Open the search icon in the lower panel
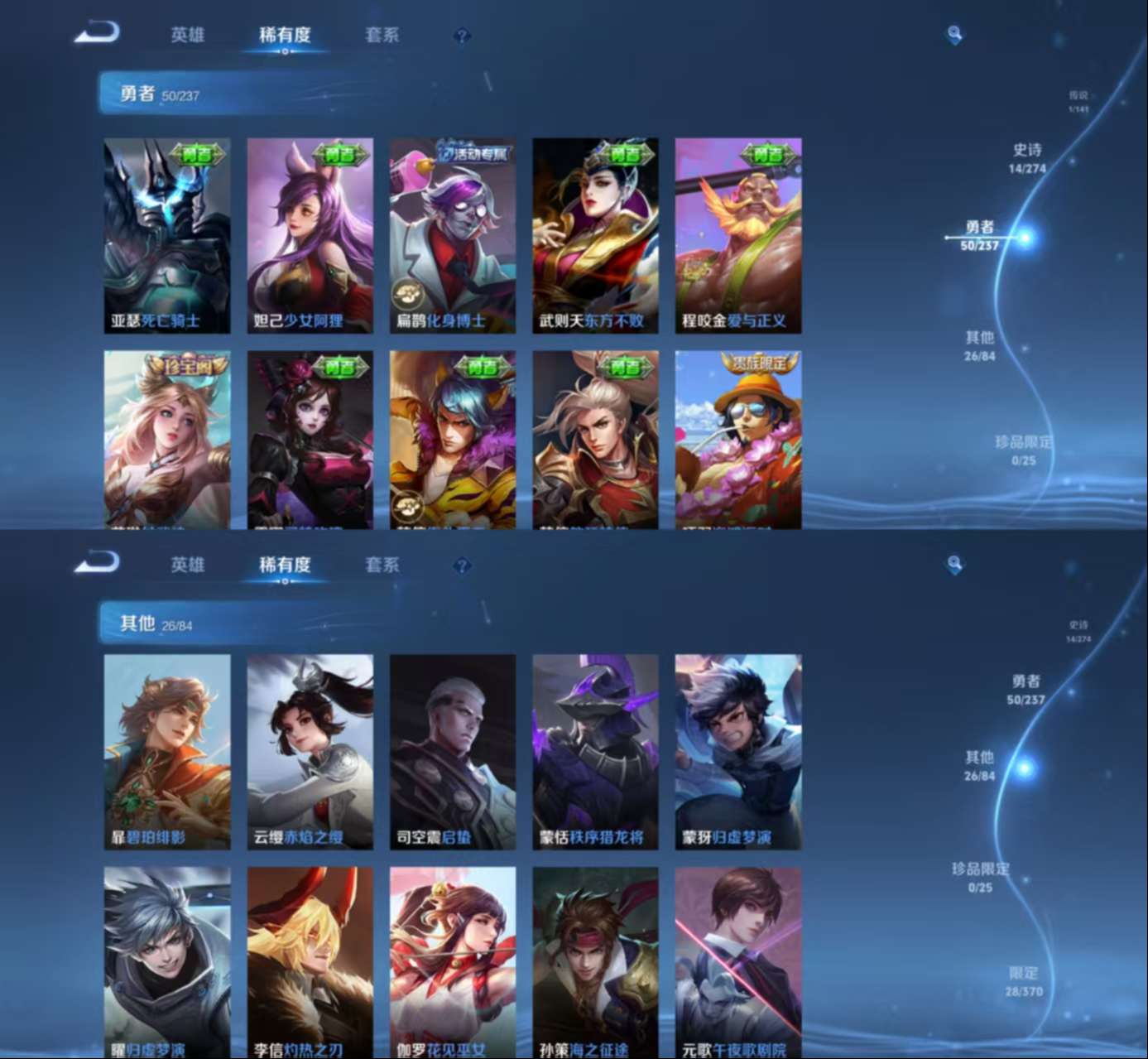This screenshot has width=1148, height=1059. click(953, 564)
